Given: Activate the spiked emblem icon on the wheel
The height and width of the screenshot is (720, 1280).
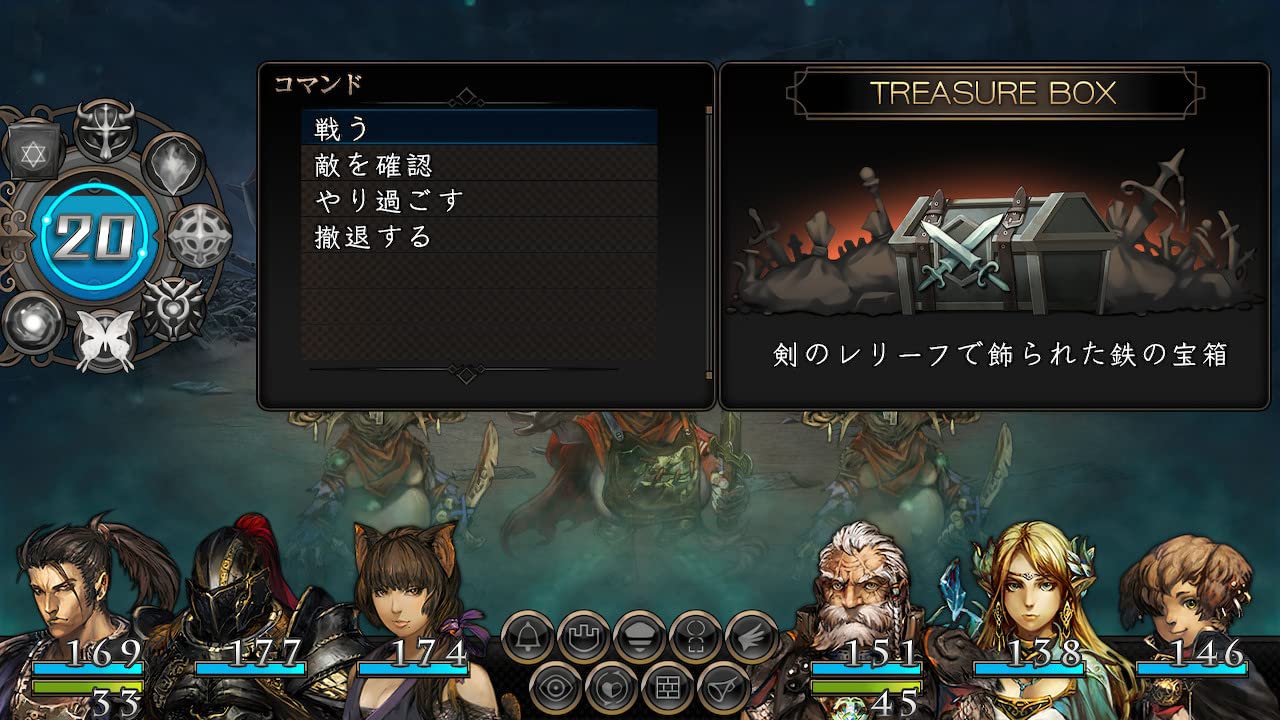Looking at the screenshot, I should 171,307.
